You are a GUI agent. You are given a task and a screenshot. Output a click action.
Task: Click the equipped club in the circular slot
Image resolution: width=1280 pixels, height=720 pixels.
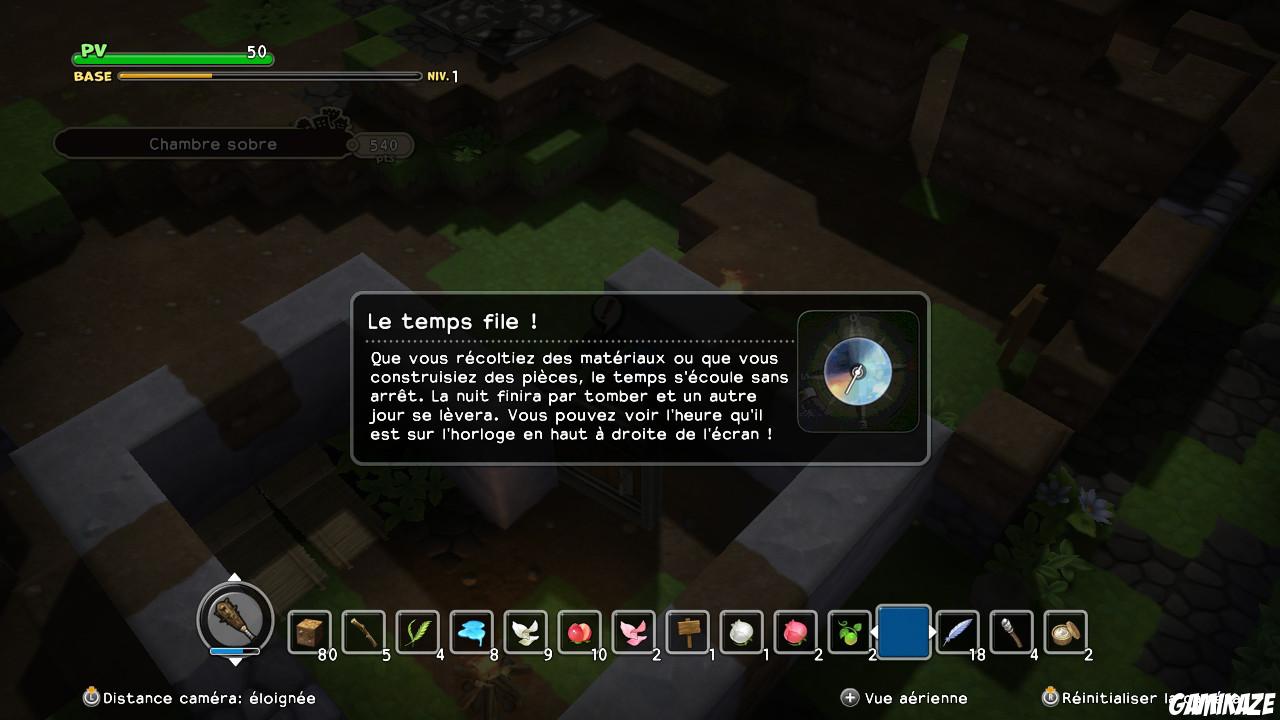tap(235, 620)
